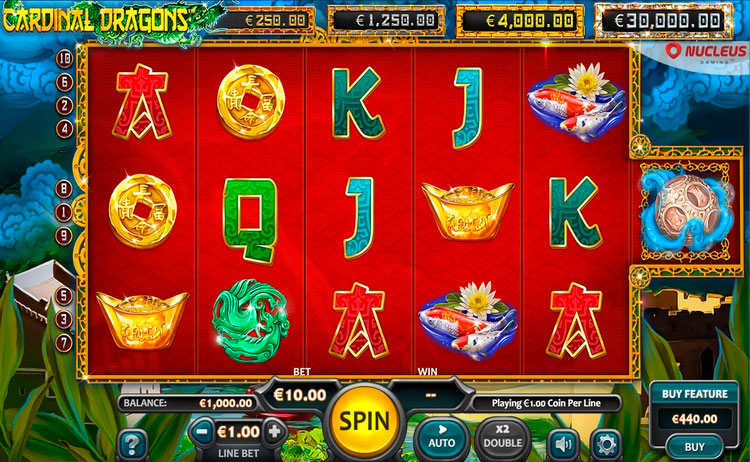The width and height of the screenshot is (750, 462).
Task: Start autoplay with the AUTO button
Action: pyautogui.click(x=441, y=436)
